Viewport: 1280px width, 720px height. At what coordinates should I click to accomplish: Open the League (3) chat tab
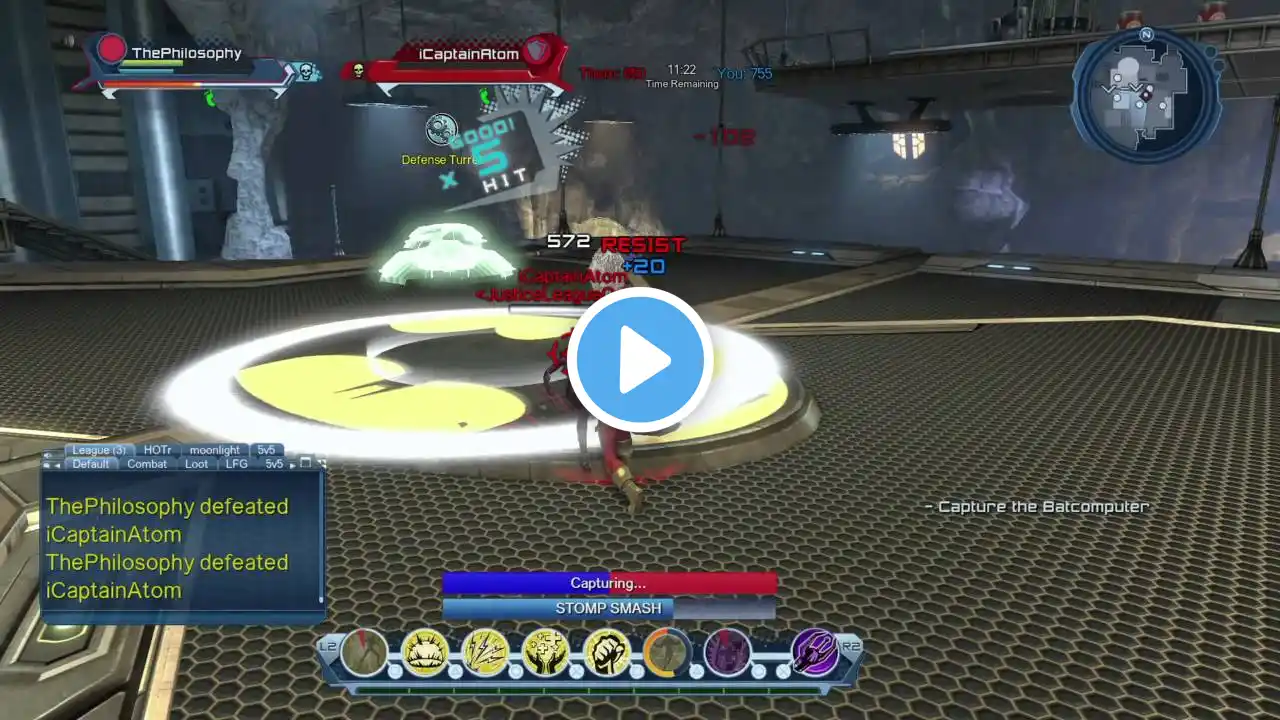[x=98, y=450]
